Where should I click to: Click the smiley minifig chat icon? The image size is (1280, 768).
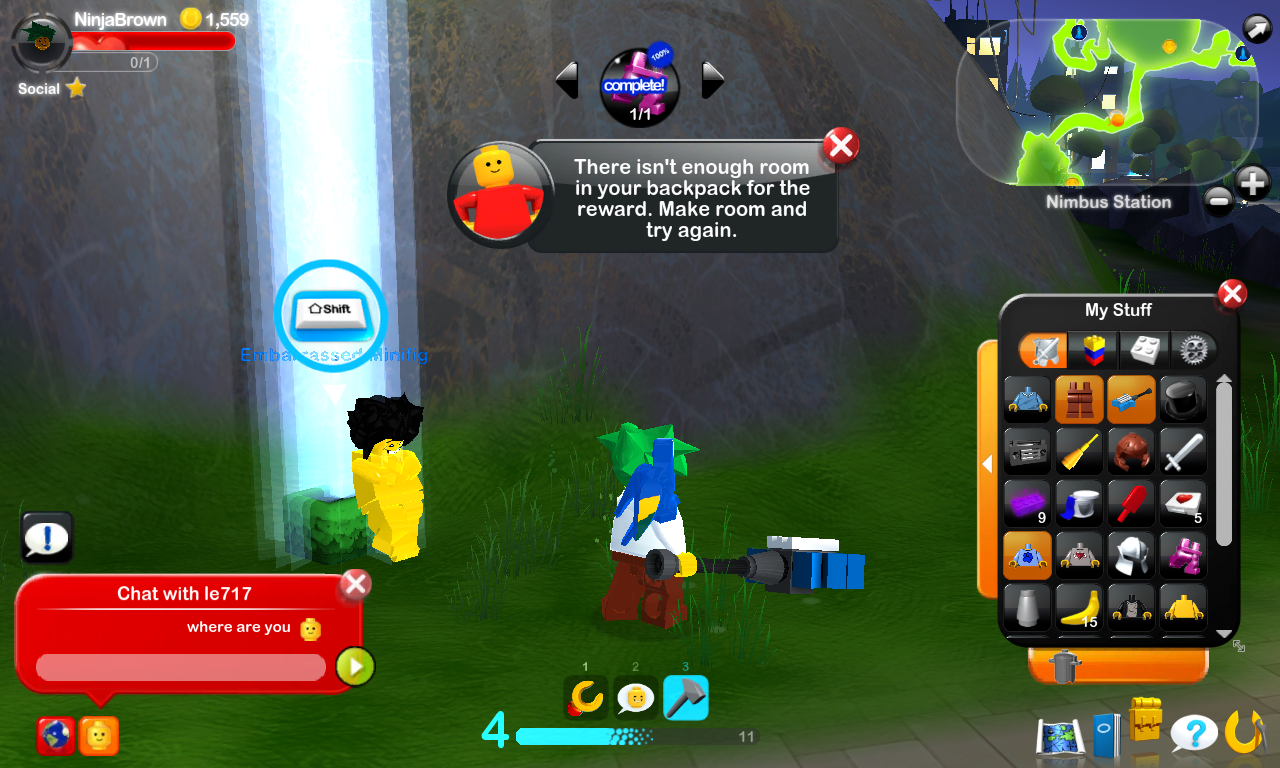(97, 737)
